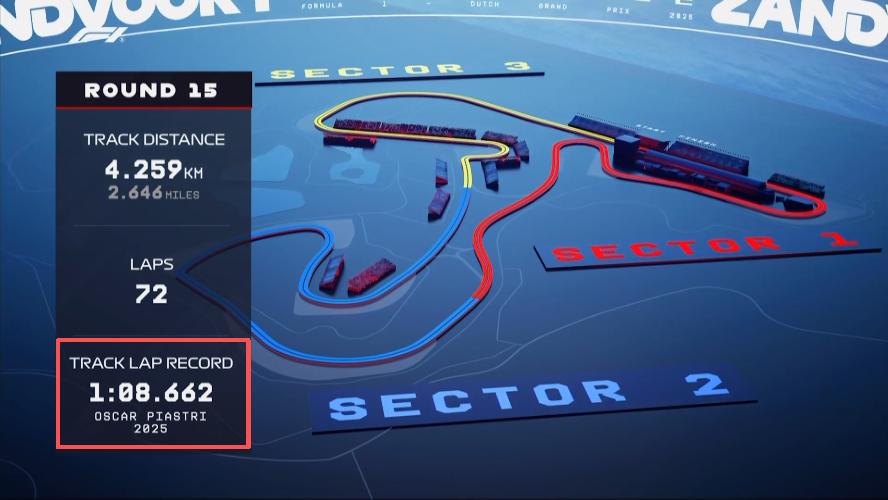Select the highlighted Track Lap Record panel
888x500 pixels.
[153, 393]
